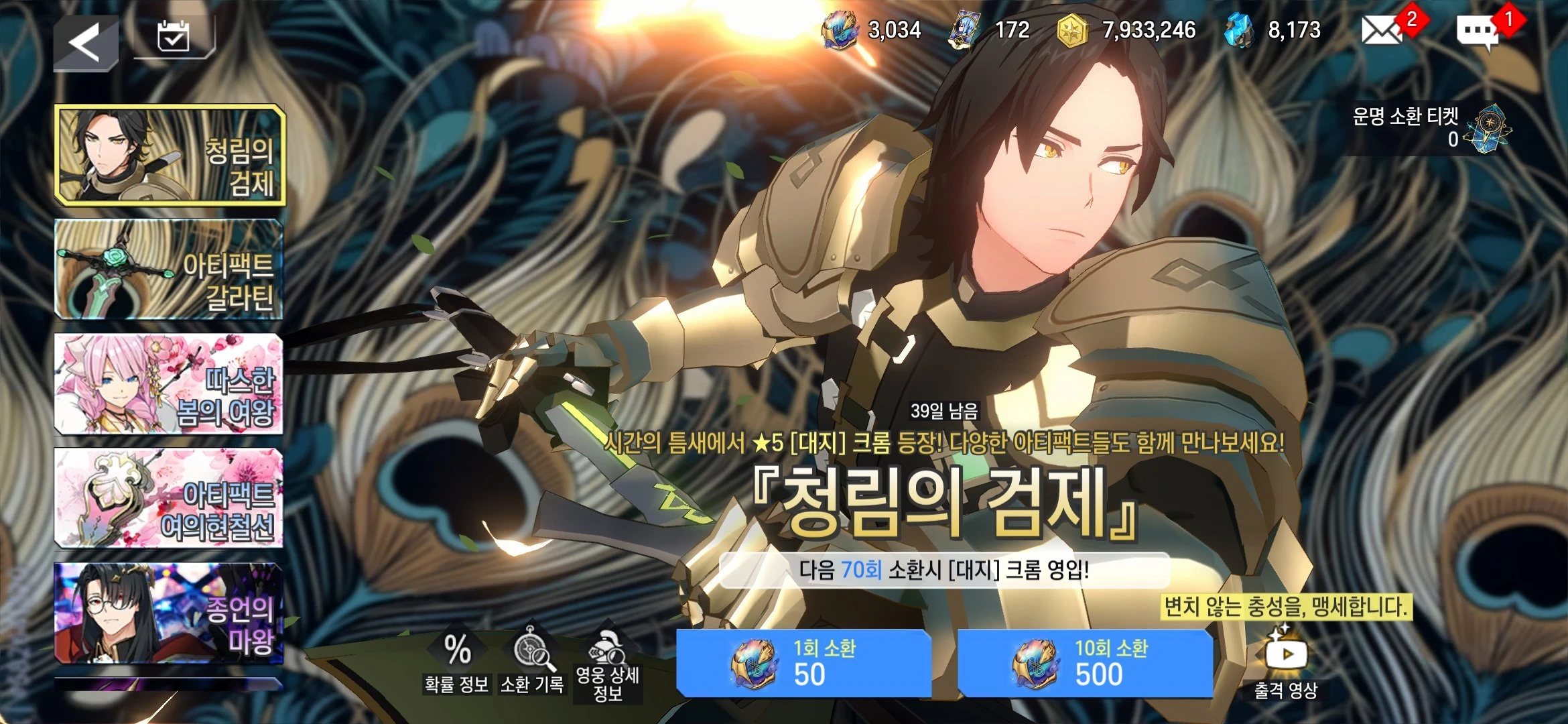Open the calendar check-in icon
Screen dimensions: 1568x724
[174, 37]
